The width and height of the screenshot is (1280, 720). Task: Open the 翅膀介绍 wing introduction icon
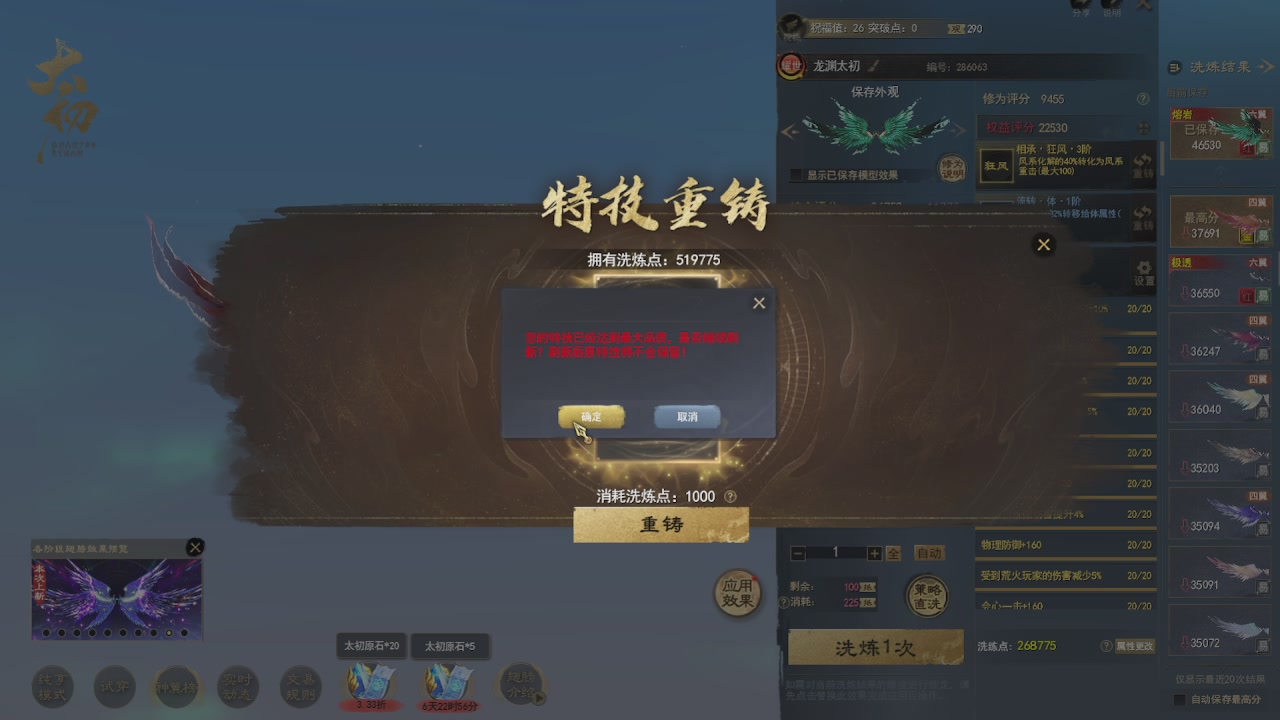pos(522,686)
